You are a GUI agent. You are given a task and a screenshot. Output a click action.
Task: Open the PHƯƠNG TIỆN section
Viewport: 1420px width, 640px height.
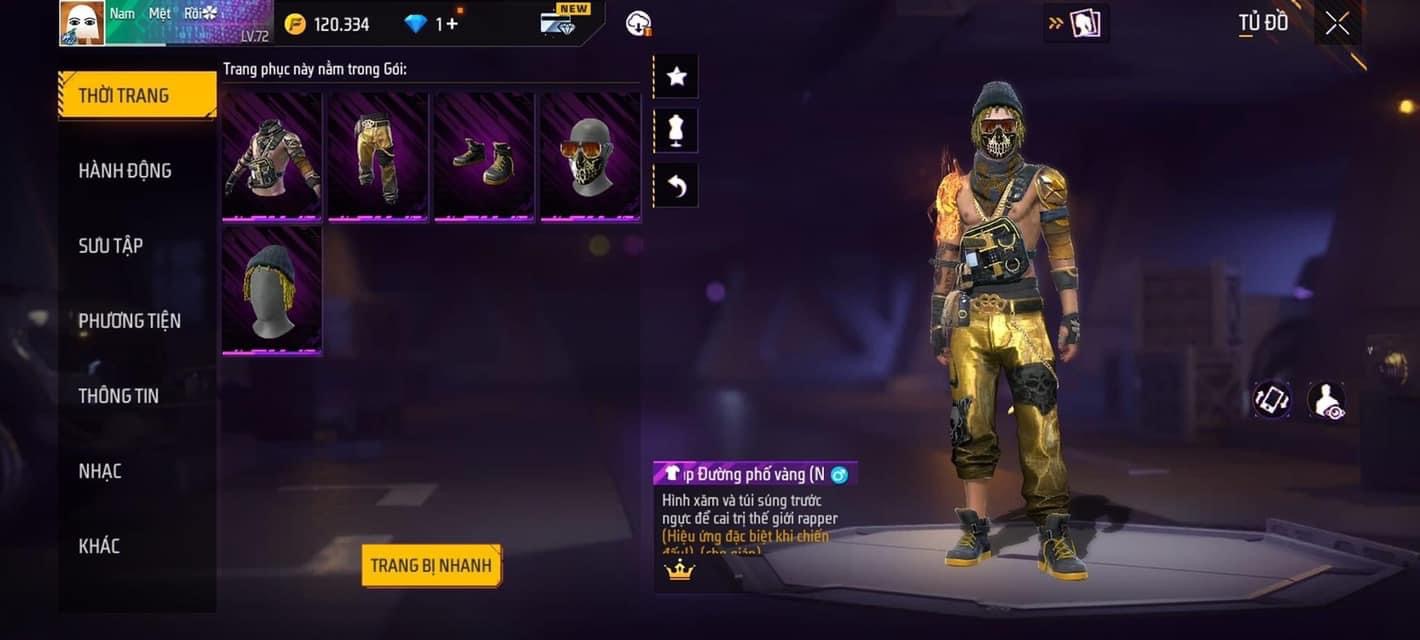pos(130,321)
